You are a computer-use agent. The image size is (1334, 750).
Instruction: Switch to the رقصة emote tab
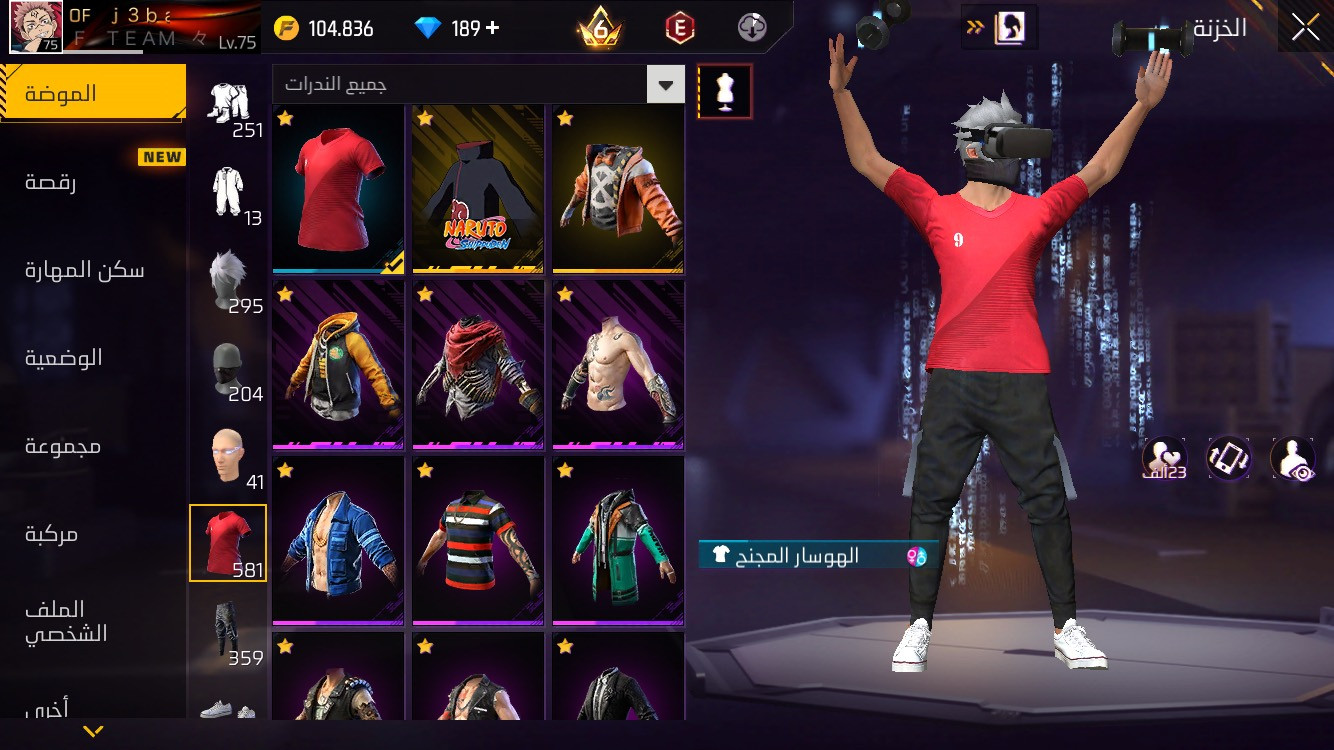[x=52, y=182]
